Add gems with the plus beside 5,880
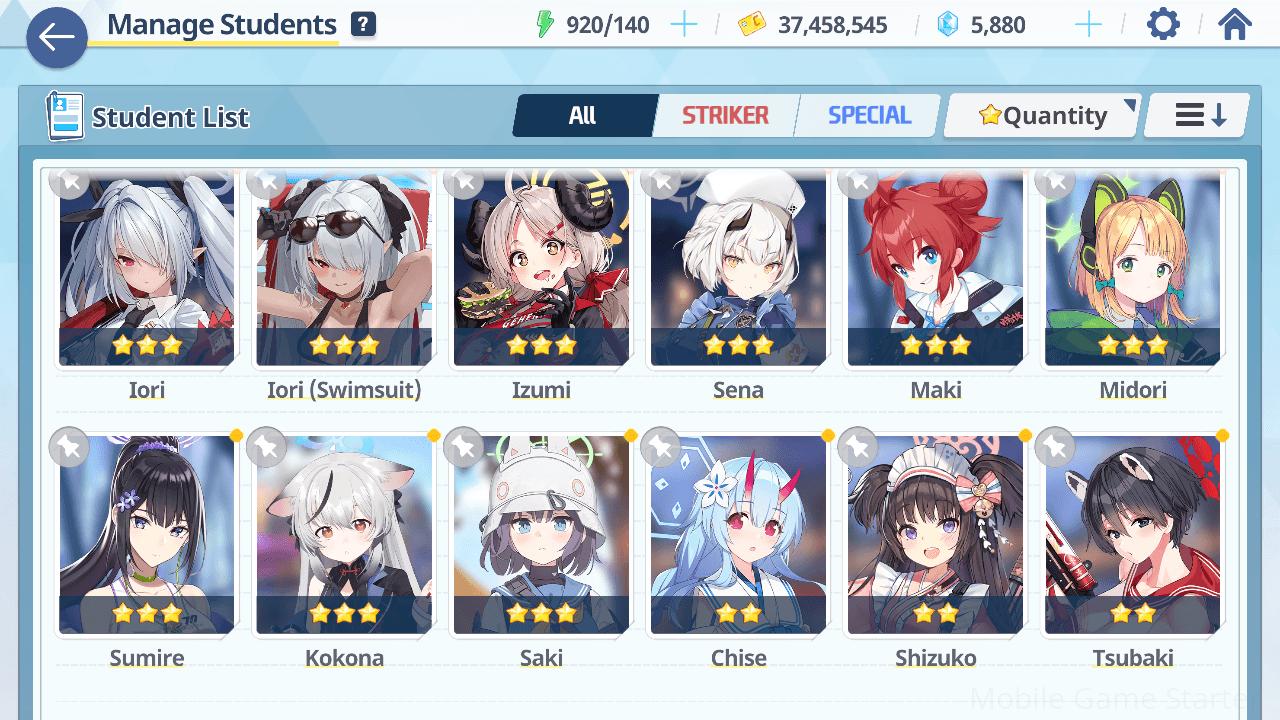1280x720 pixels. (x=1087, y=25)
